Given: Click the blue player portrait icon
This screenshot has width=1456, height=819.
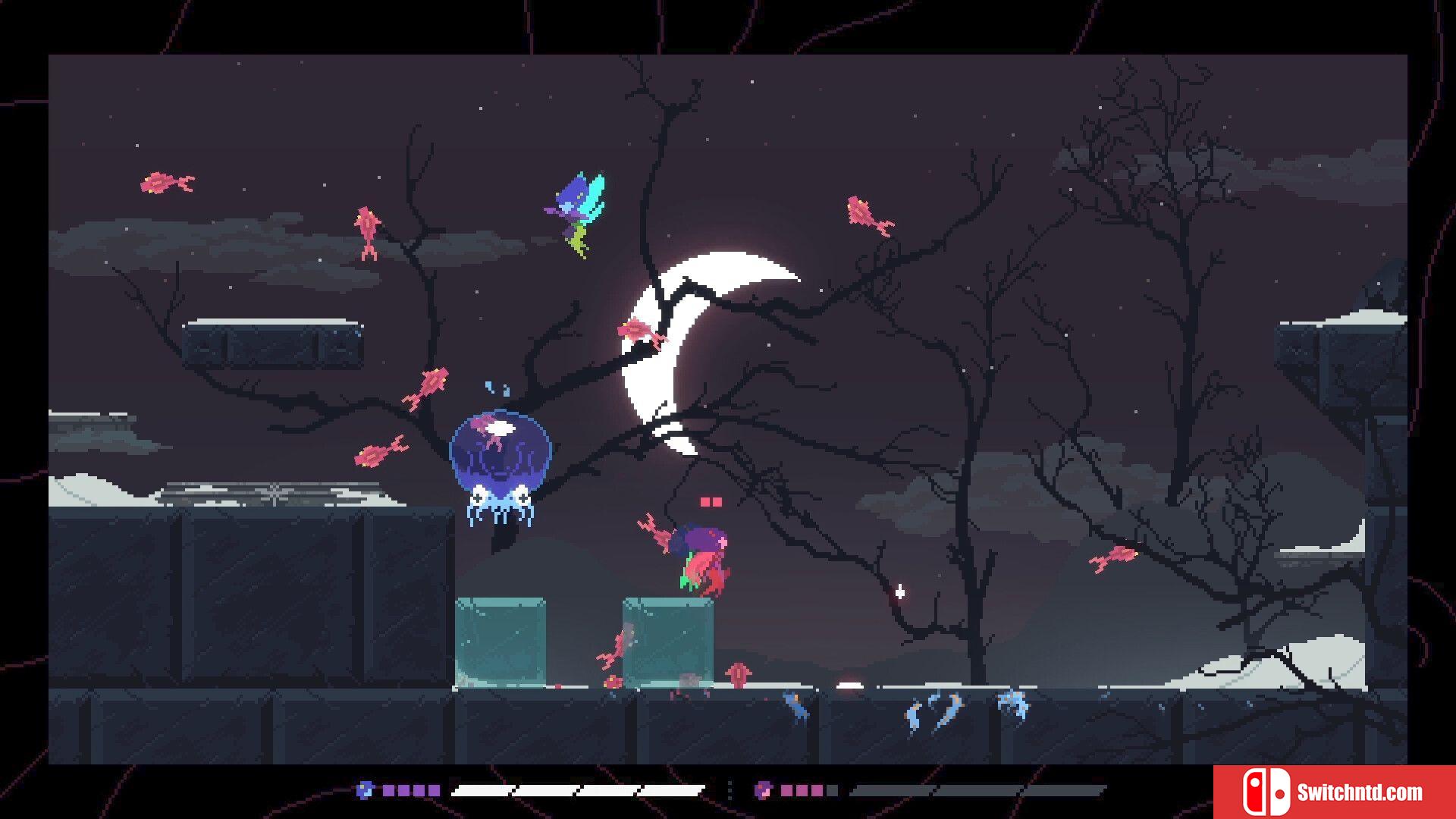Looking at the screenshot, I should 365,790.
